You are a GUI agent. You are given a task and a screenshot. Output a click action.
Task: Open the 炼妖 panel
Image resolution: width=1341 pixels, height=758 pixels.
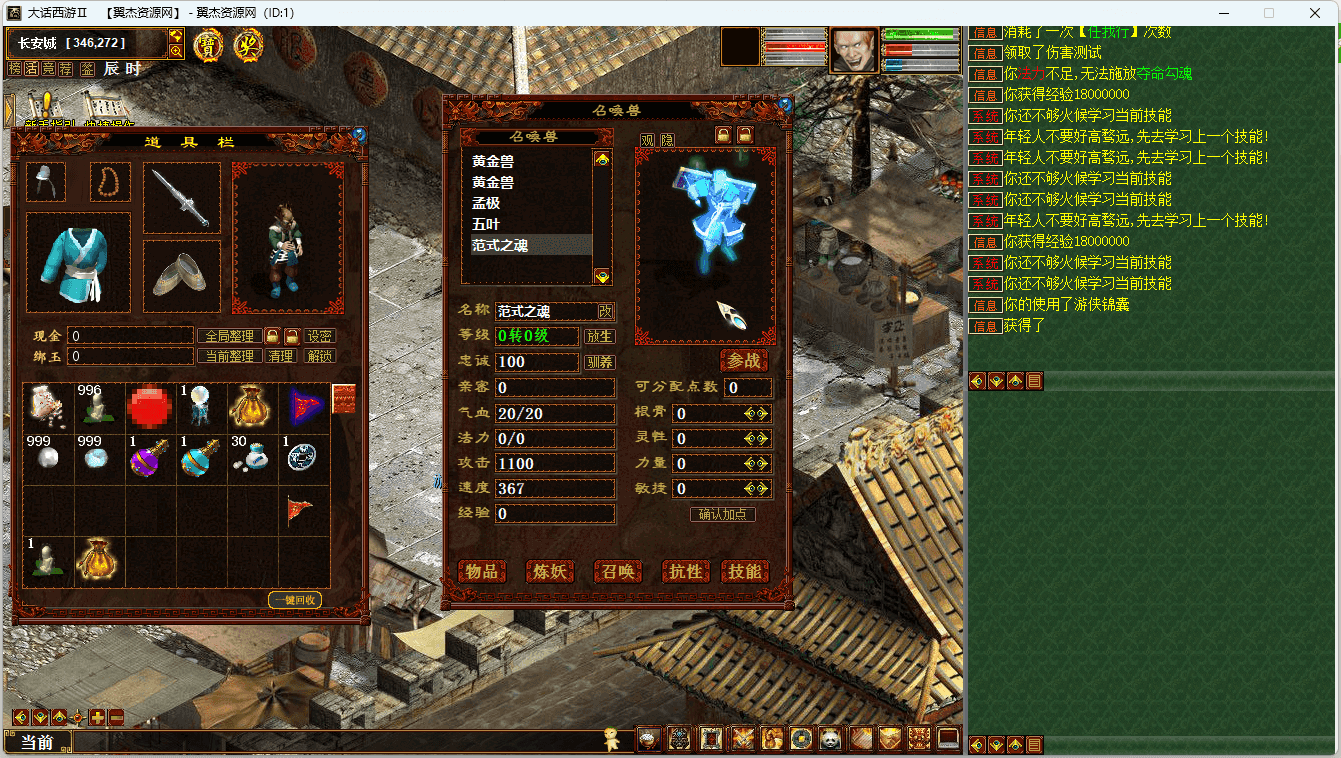(549, 571)
